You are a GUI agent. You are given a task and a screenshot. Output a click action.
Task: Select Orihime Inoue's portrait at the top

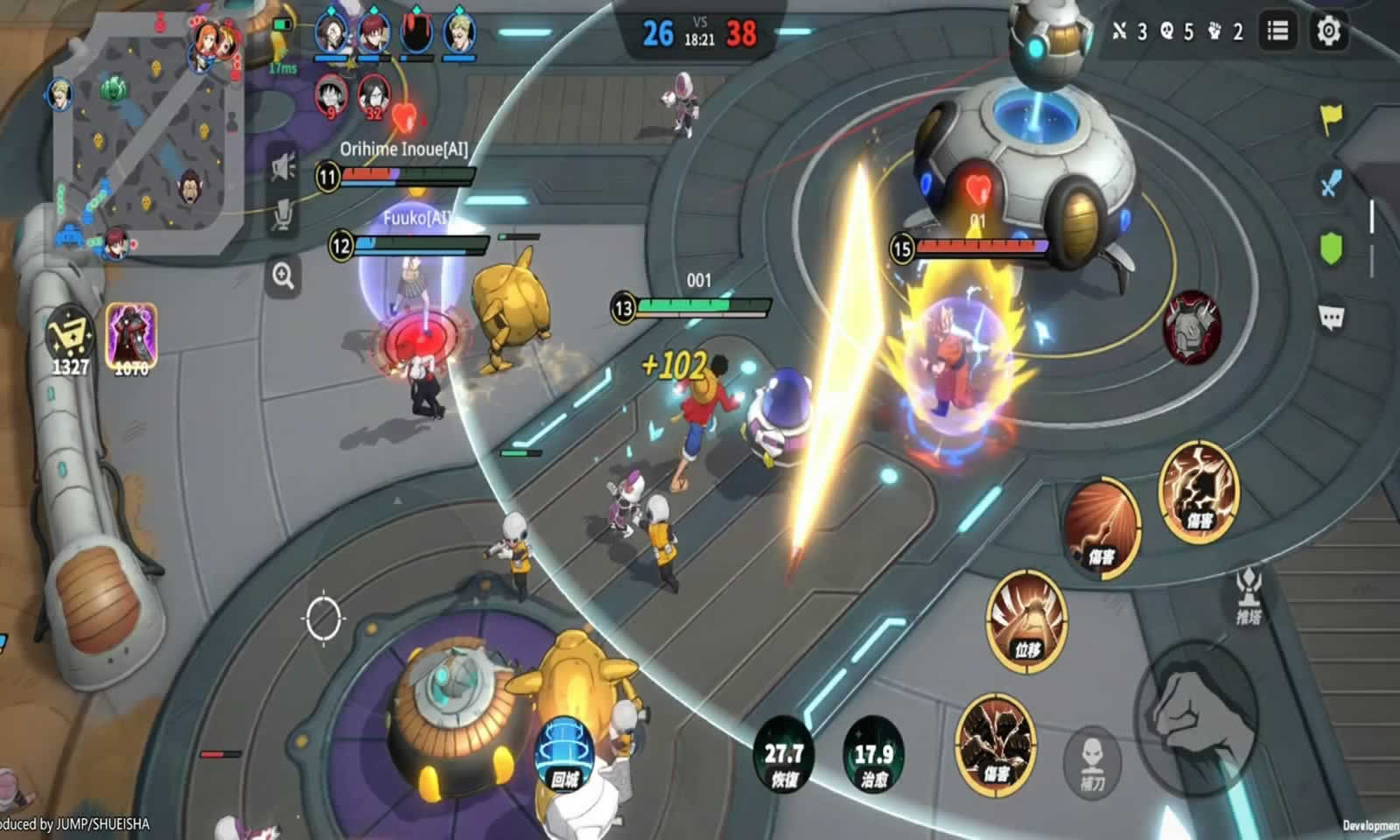tap(331, 29)
